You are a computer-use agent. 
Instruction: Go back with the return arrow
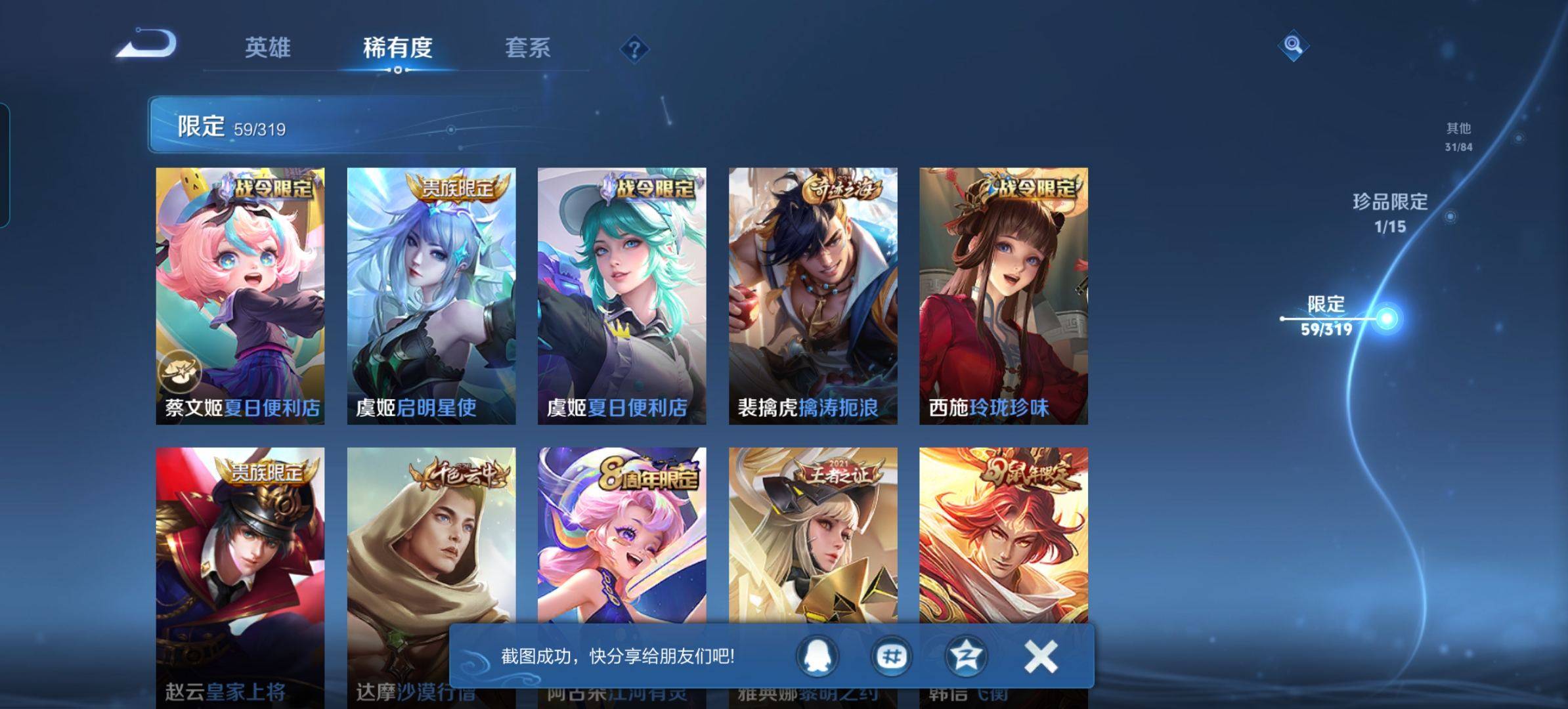[x=148, y=45]
